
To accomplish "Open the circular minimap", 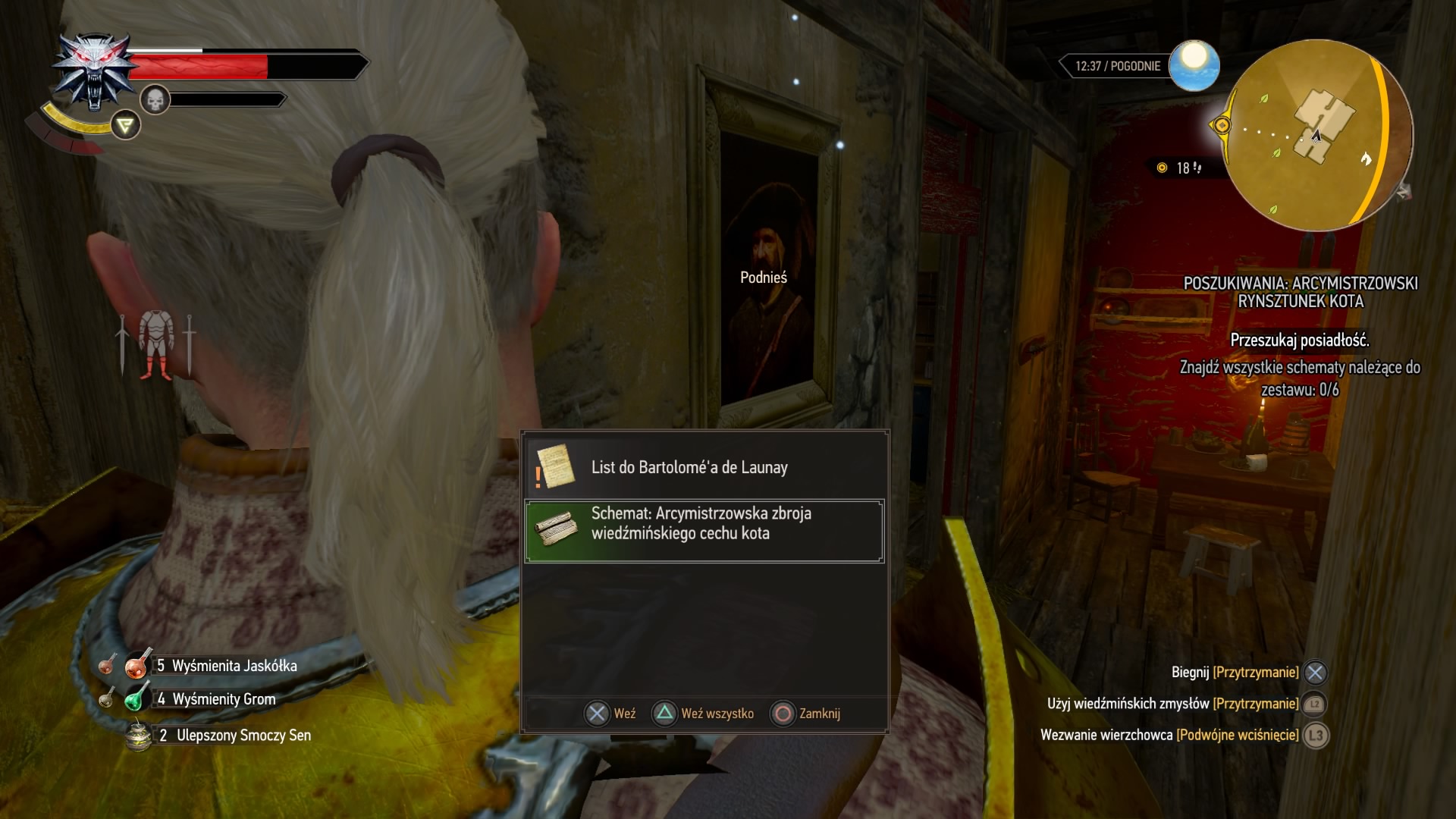I will [x=1319, y=135].
